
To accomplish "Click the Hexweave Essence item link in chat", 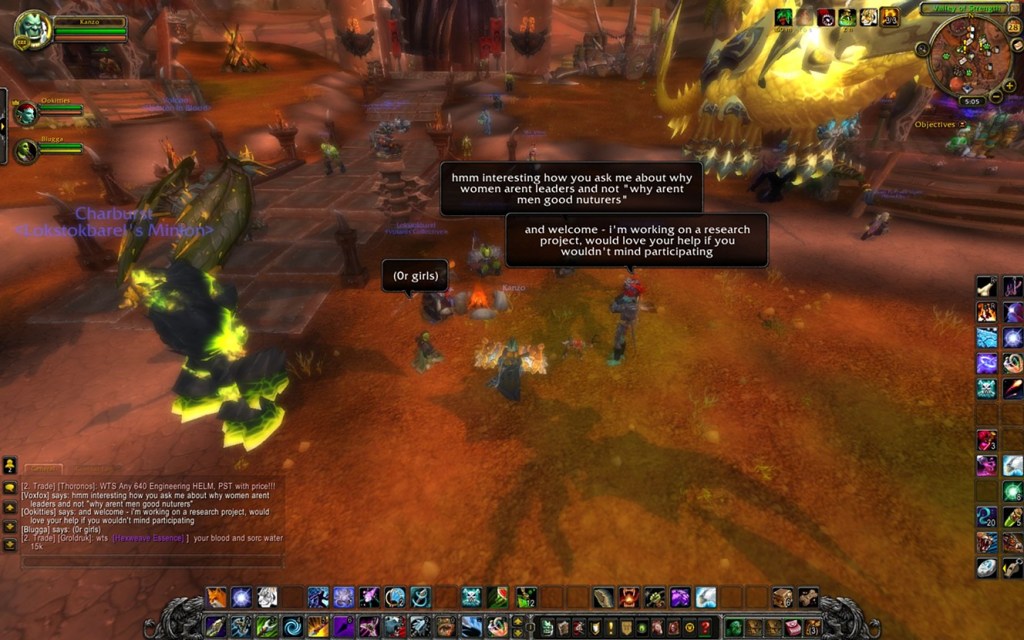I will tap(148, 538).
